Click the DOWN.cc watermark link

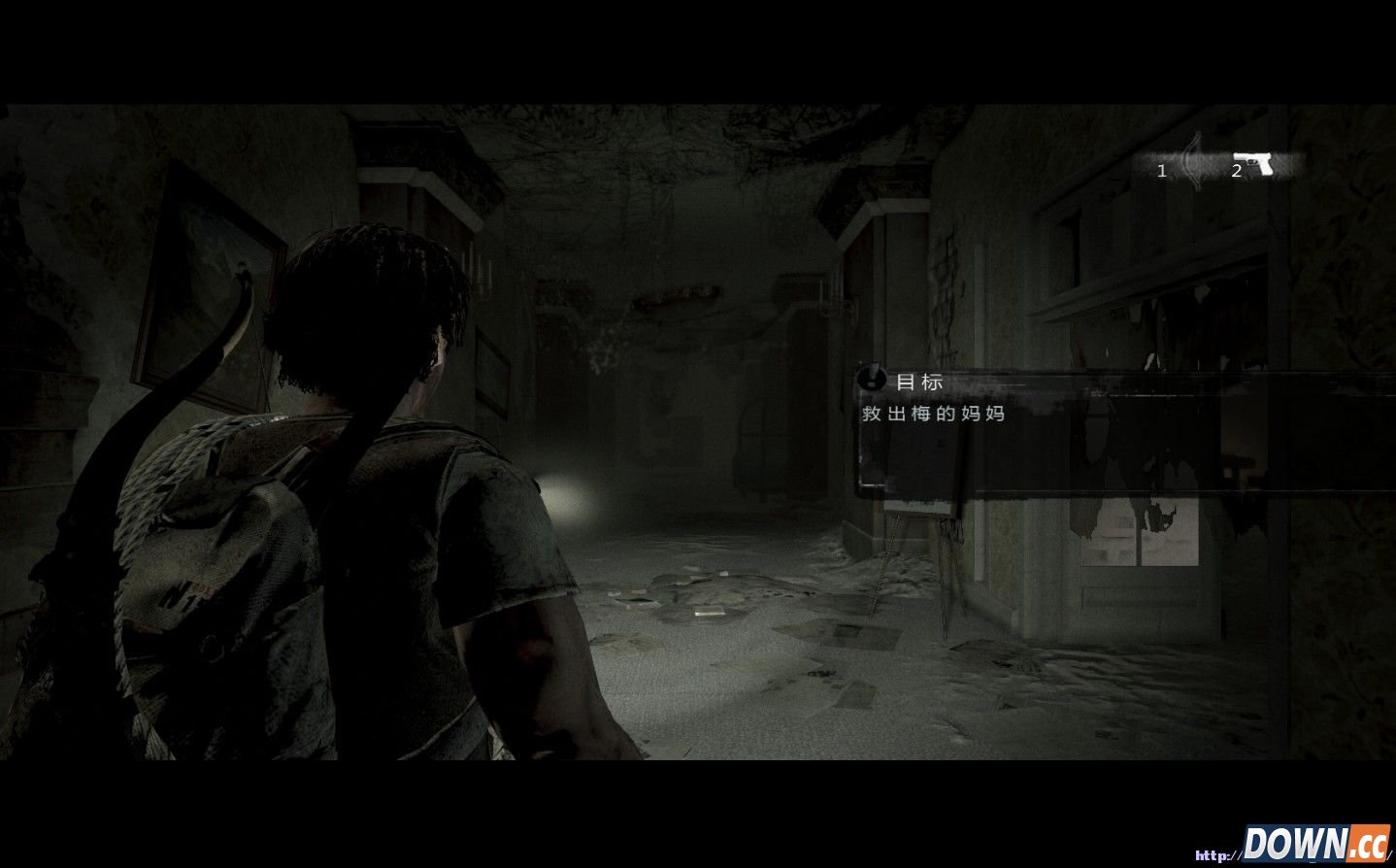(1315, 843)
